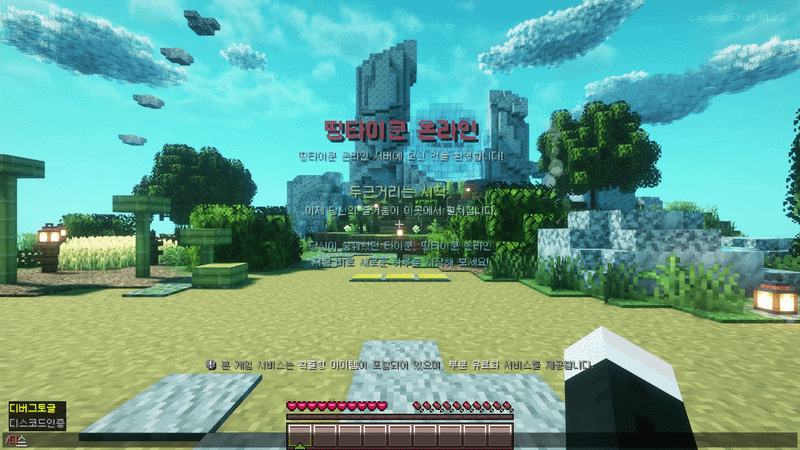Select the 디스코드인증 command suggestion

pos(37,423)
